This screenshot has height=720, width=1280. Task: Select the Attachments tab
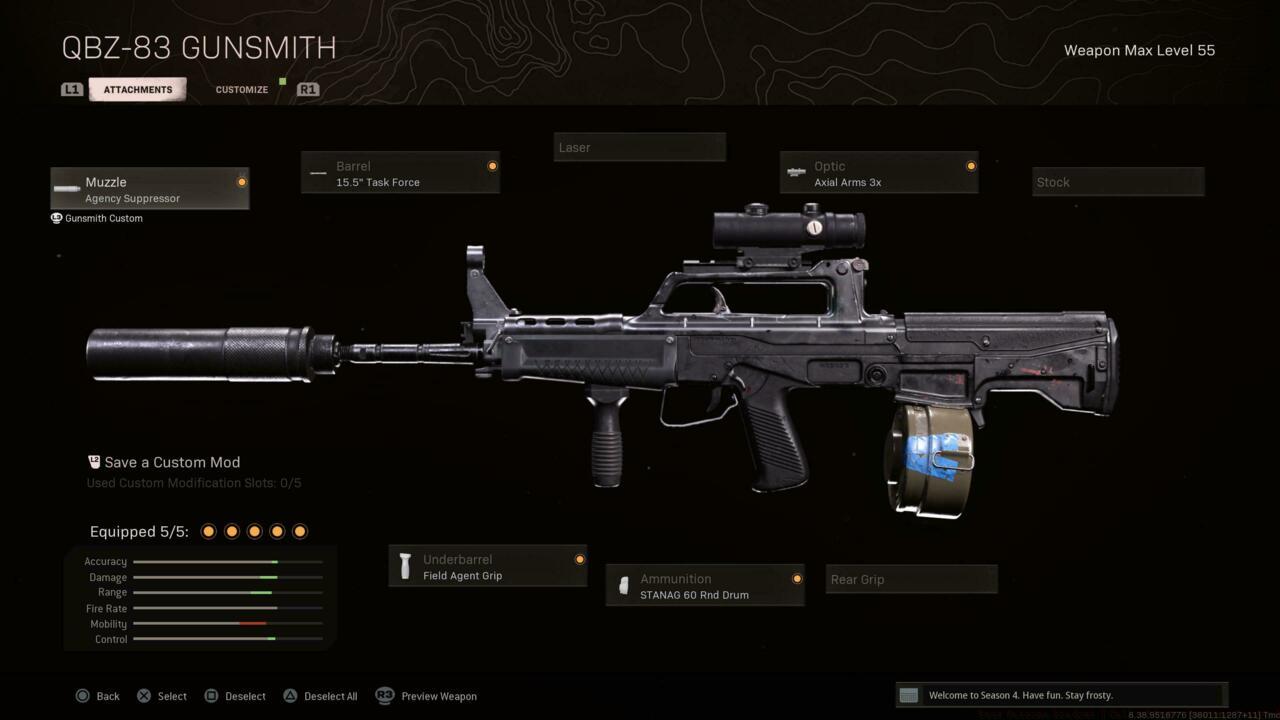pos(137,89)
